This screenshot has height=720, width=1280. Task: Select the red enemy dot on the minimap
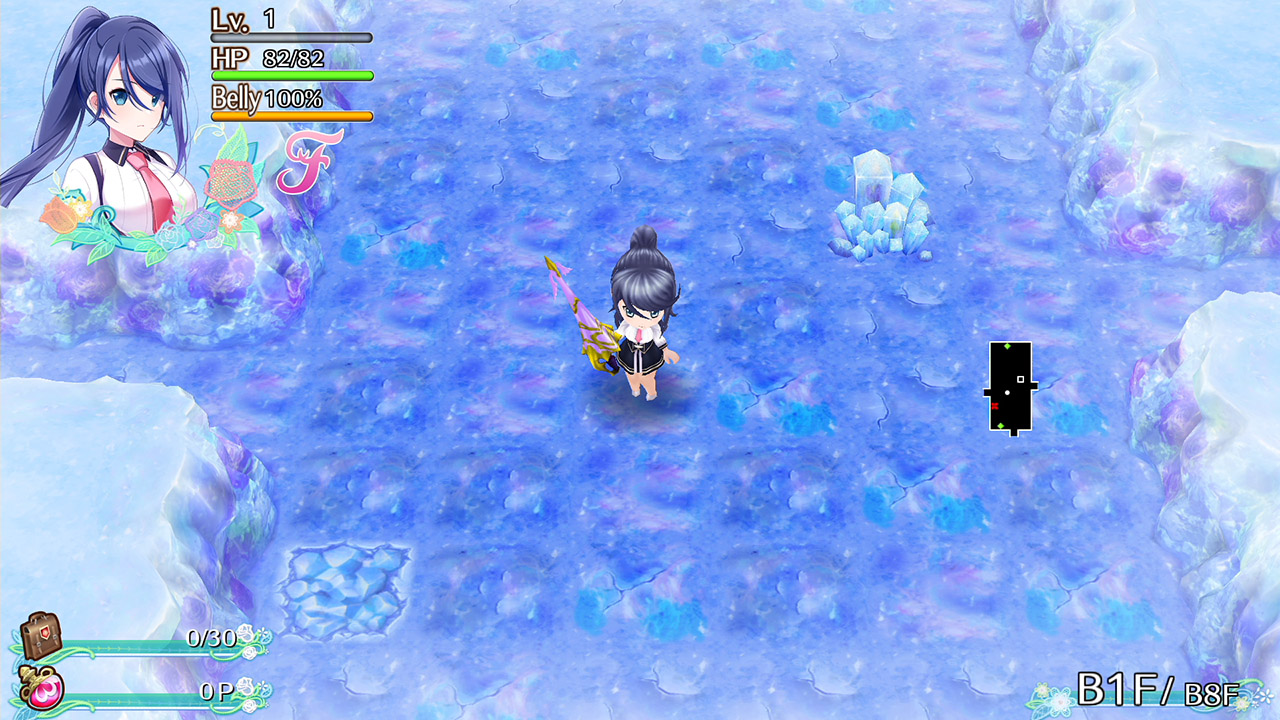point(995,405)
